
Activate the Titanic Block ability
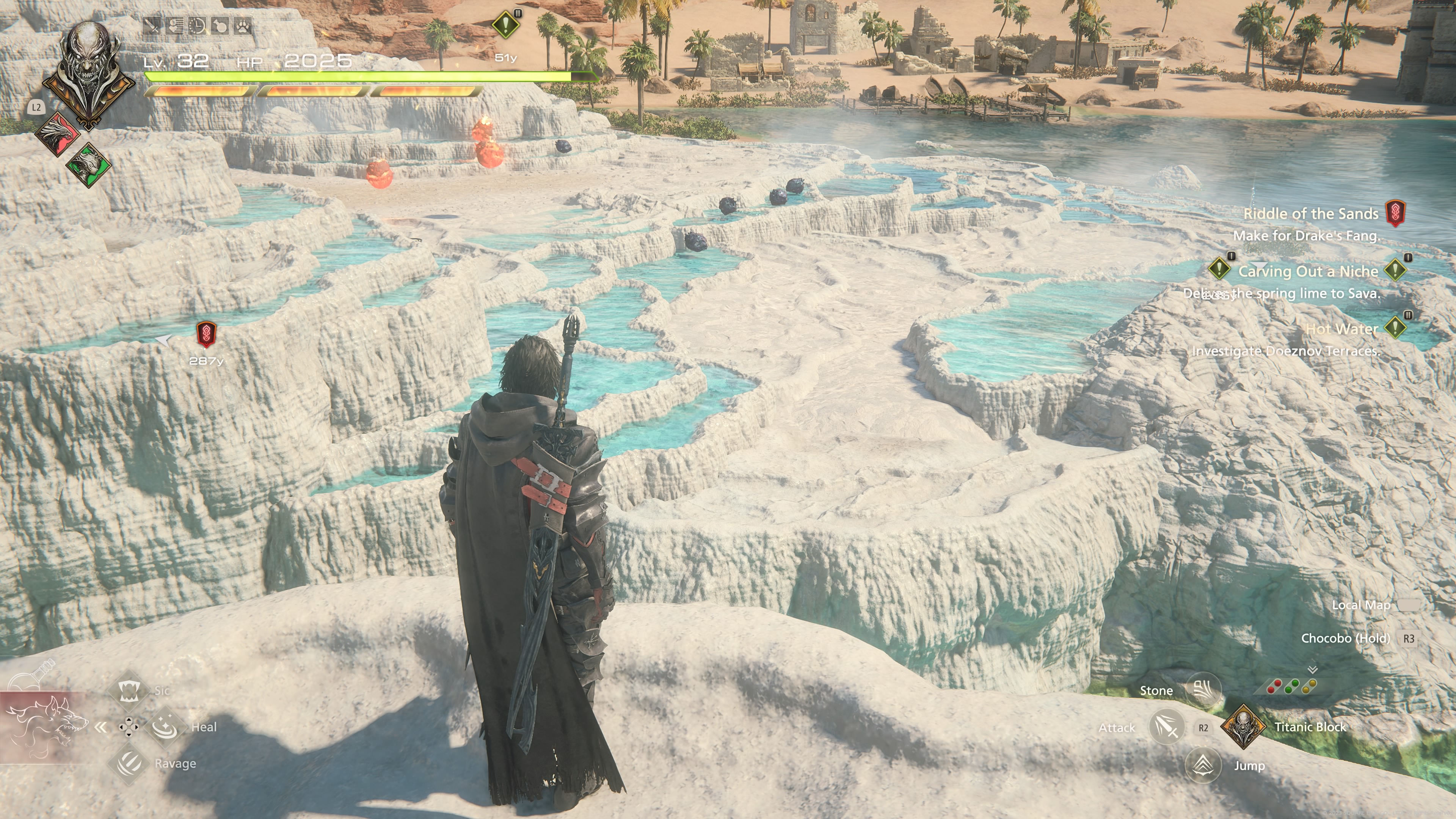click(x=1243, y=727)
